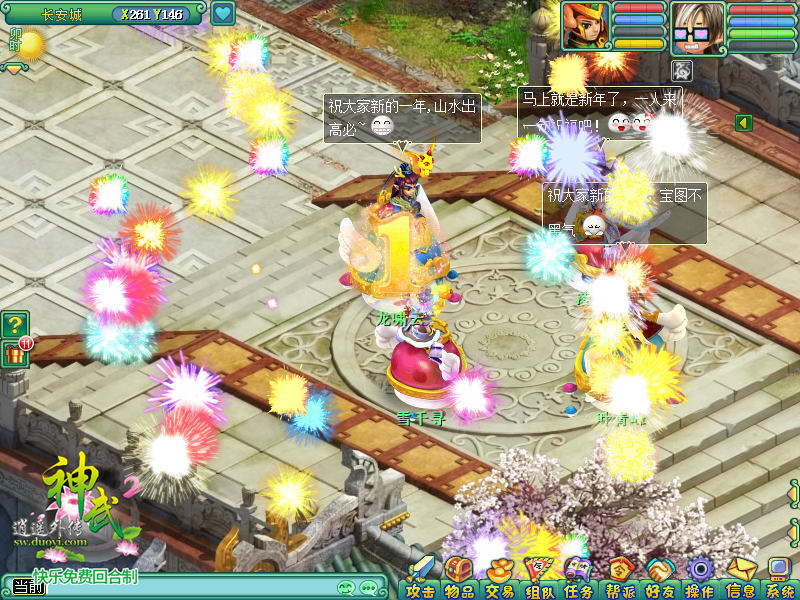The image size is (800, 600).
Task: Select the helmeted pet portrait
Action: 586,26
